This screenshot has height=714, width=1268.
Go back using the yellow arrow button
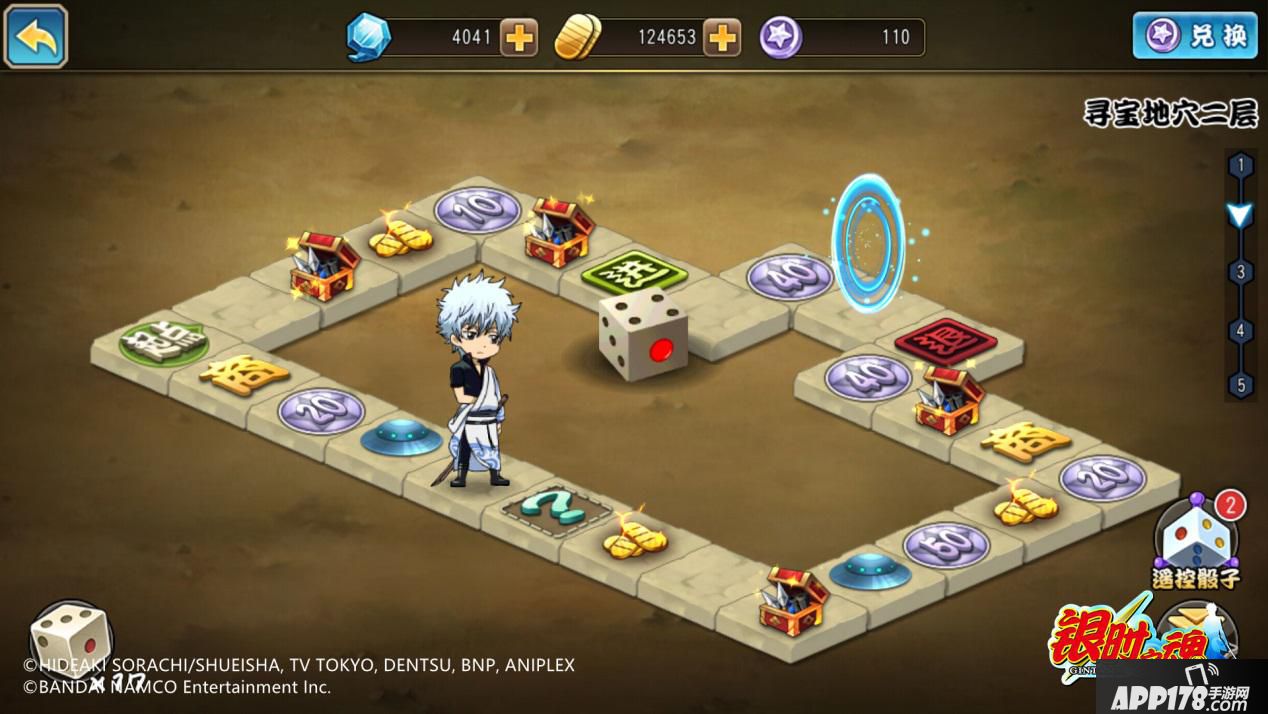point(36,36)
